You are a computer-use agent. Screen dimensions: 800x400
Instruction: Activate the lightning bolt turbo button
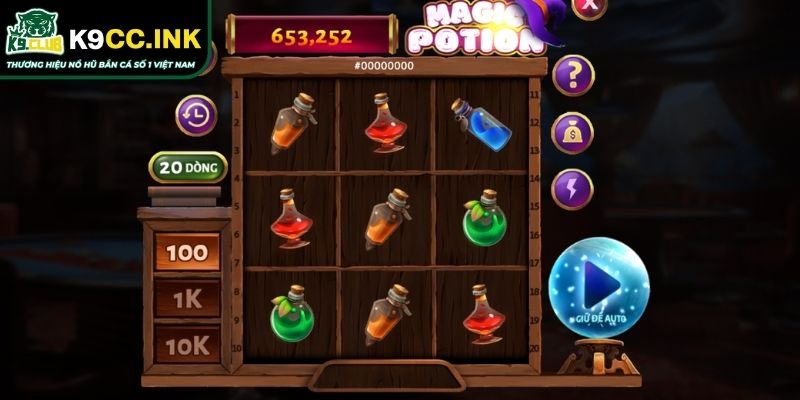[x=573, y=188]
